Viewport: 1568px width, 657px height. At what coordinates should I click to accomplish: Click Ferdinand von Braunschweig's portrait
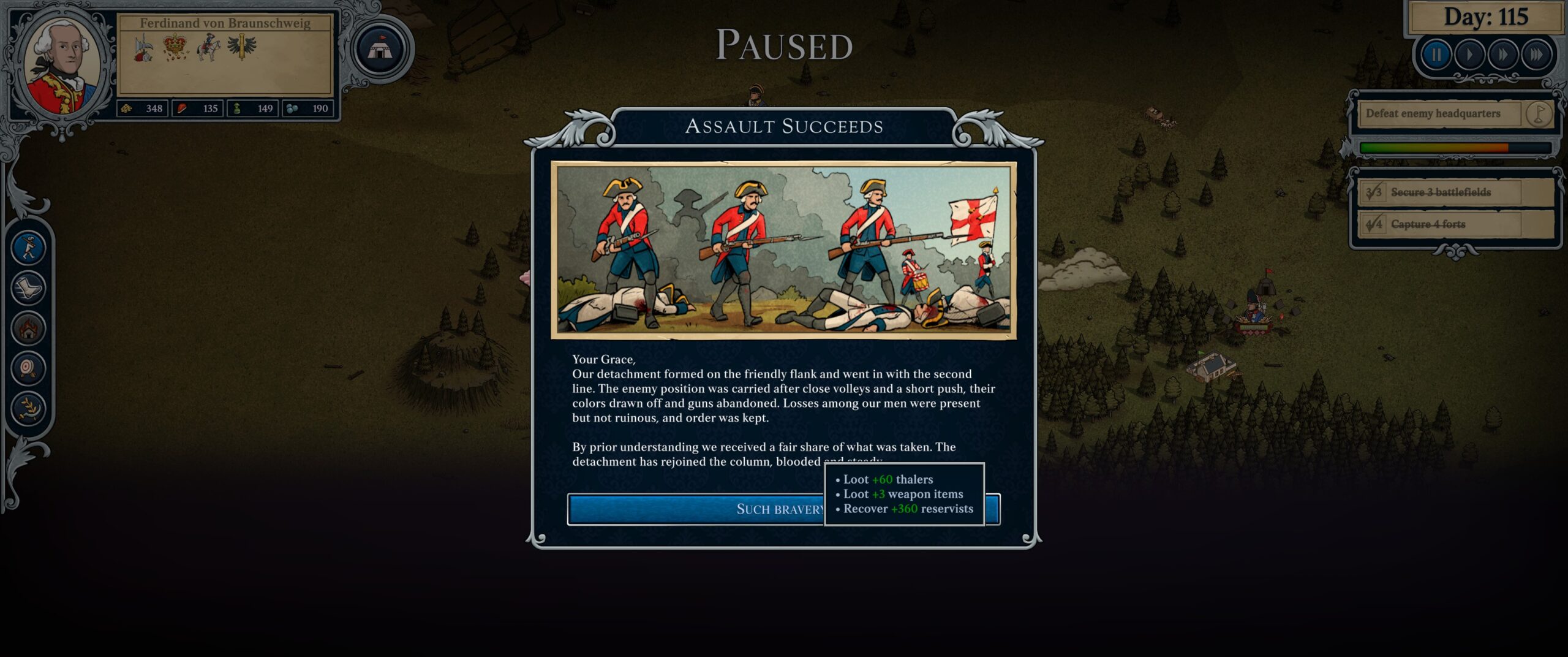[x=62, y=66]
